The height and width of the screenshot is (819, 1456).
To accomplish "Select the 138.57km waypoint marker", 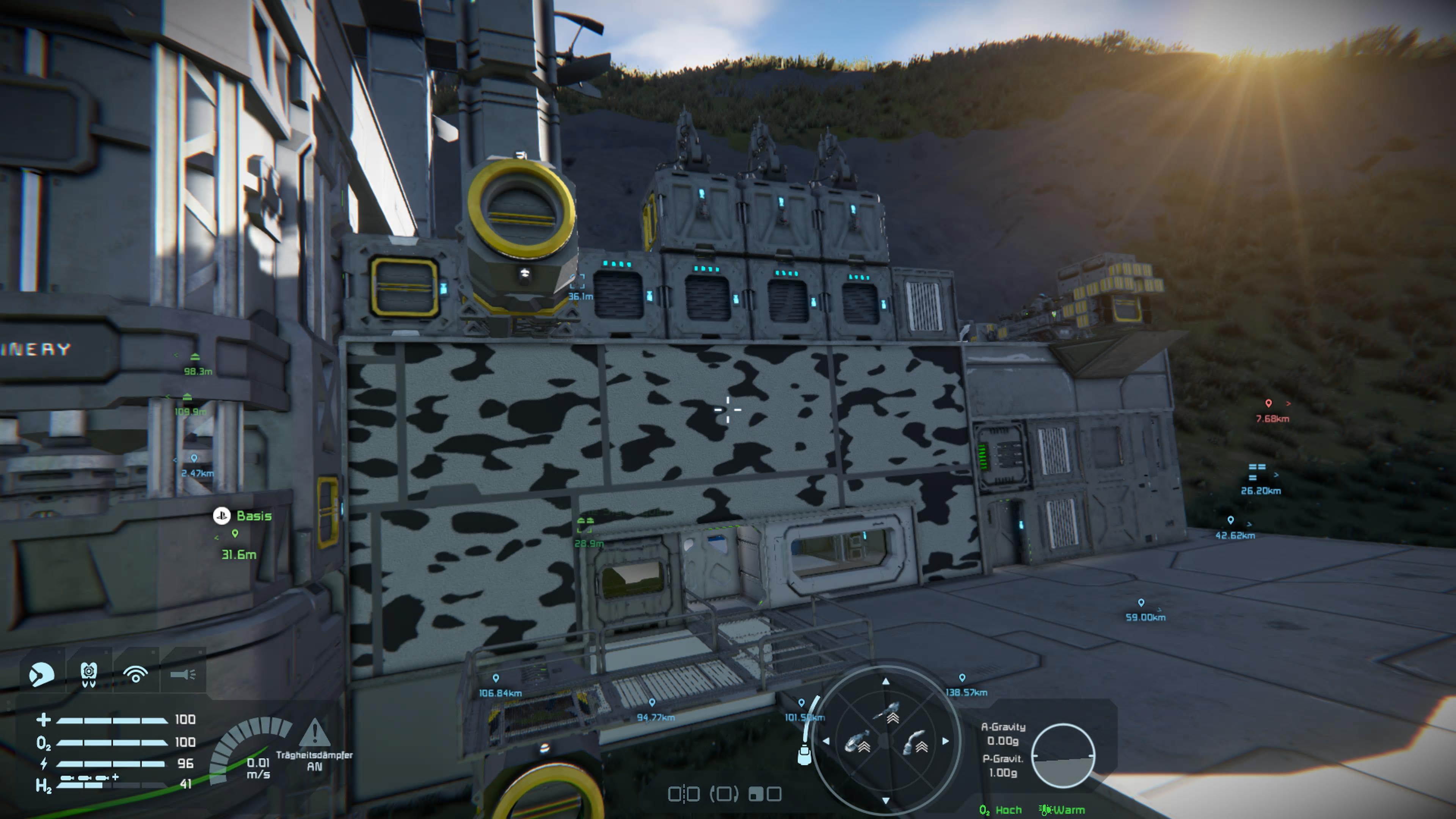I will 962,678.
